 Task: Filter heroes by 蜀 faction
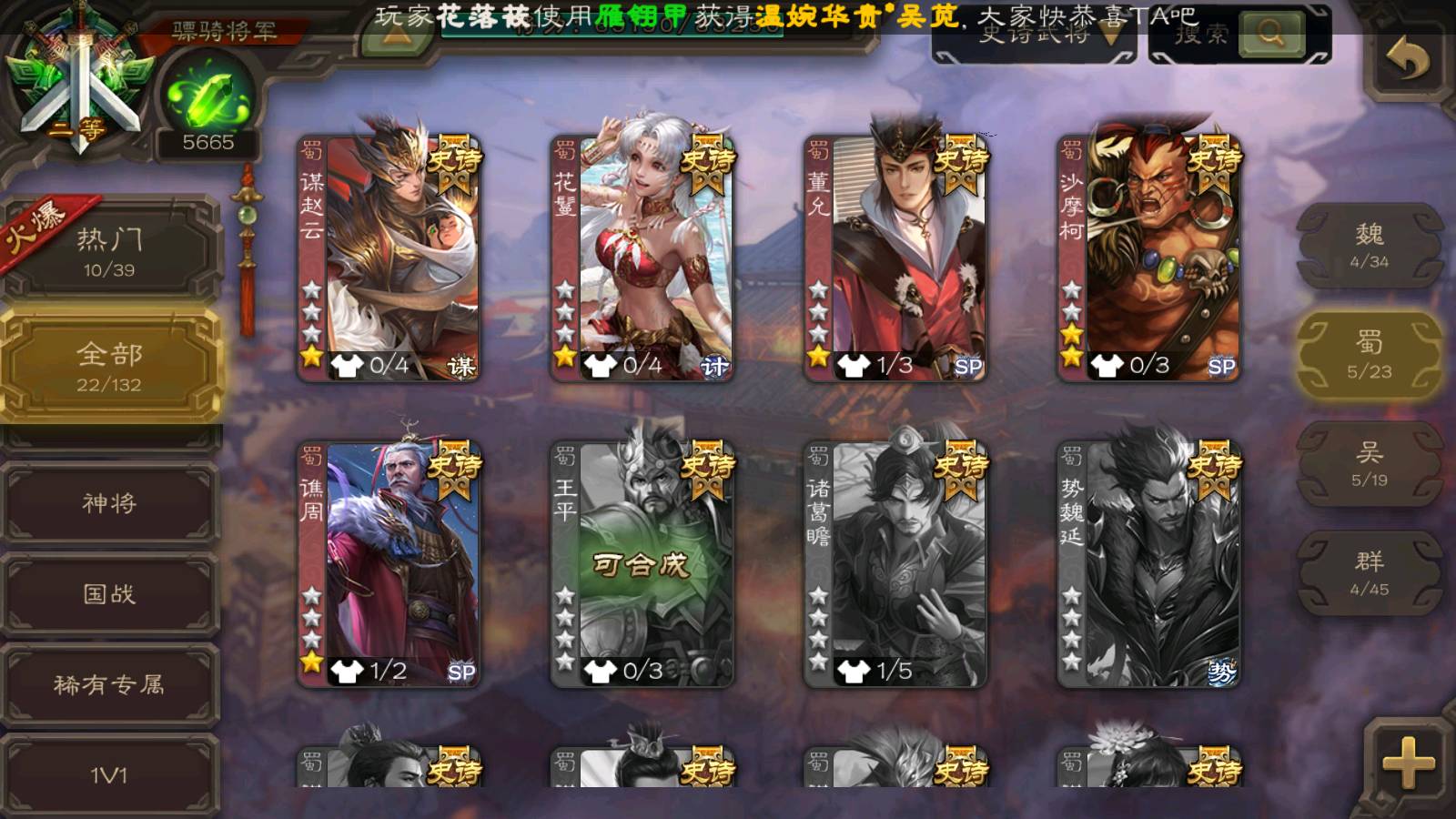coord(1369,355)
